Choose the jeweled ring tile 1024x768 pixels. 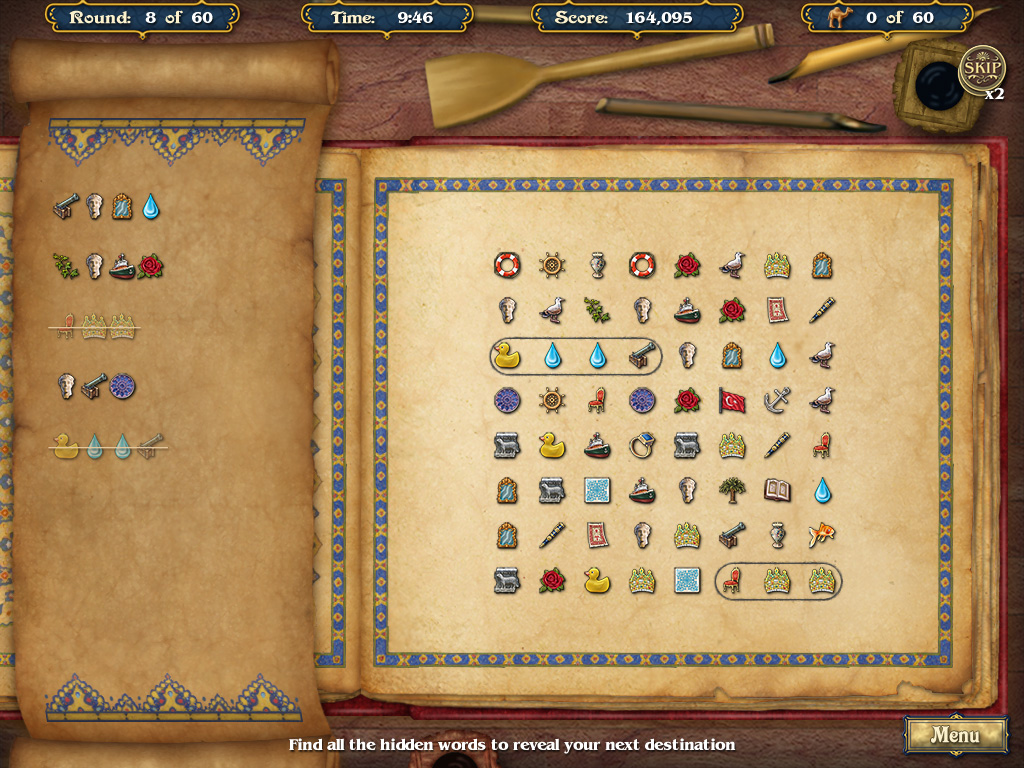pos(641,445)
